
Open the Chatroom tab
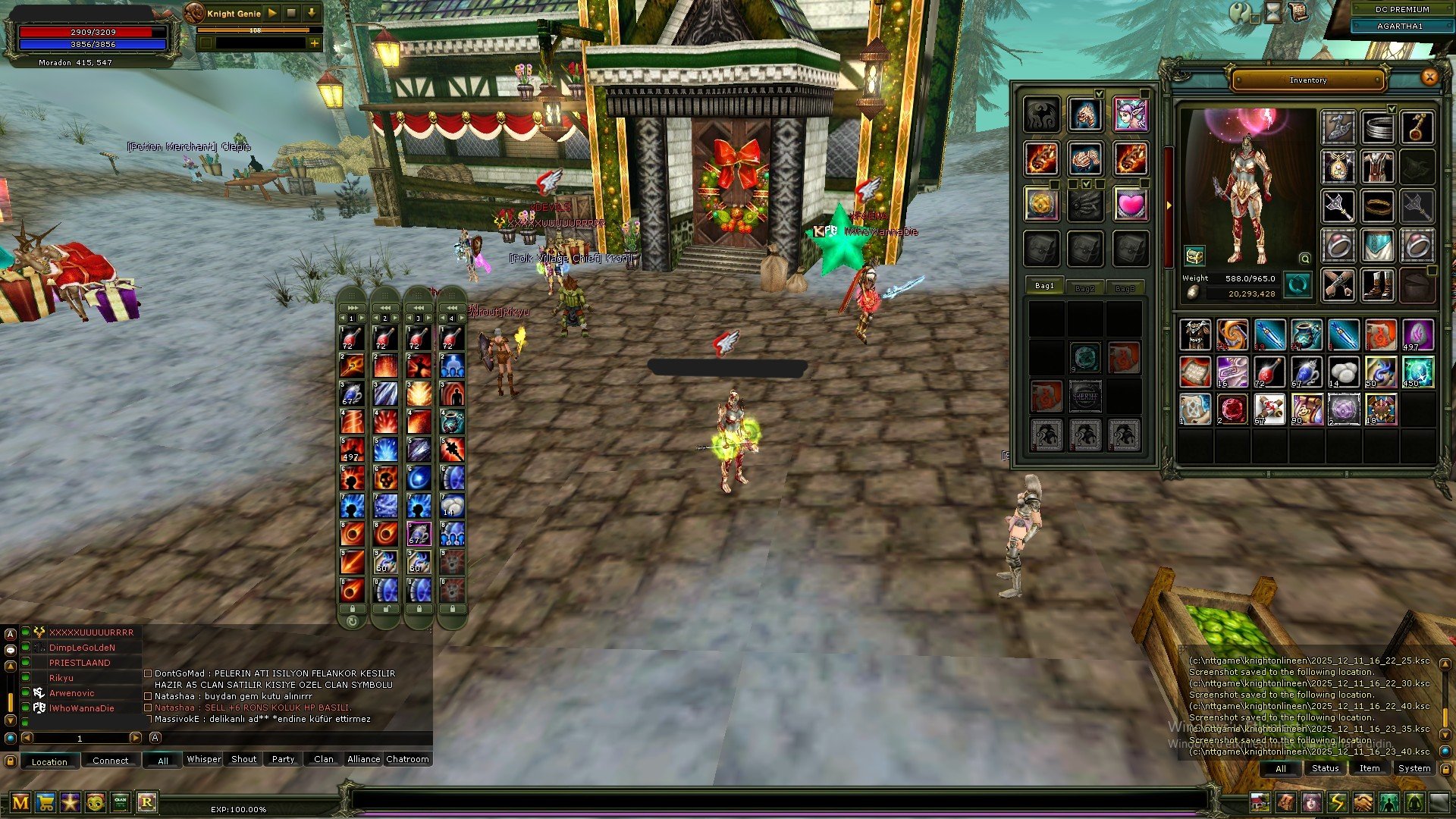click(x=407, y=759)
